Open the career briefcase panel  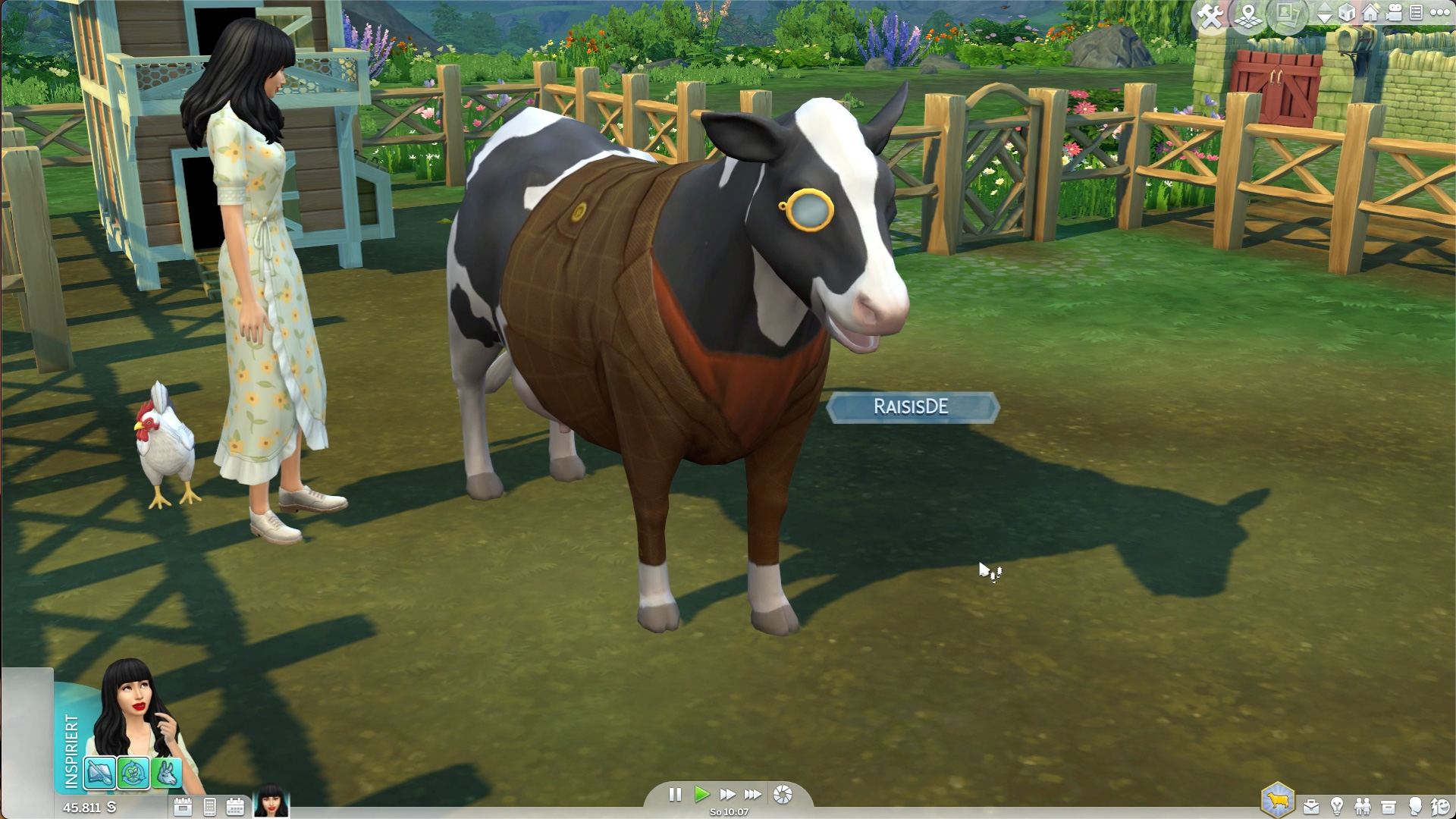click(1311, 806)
